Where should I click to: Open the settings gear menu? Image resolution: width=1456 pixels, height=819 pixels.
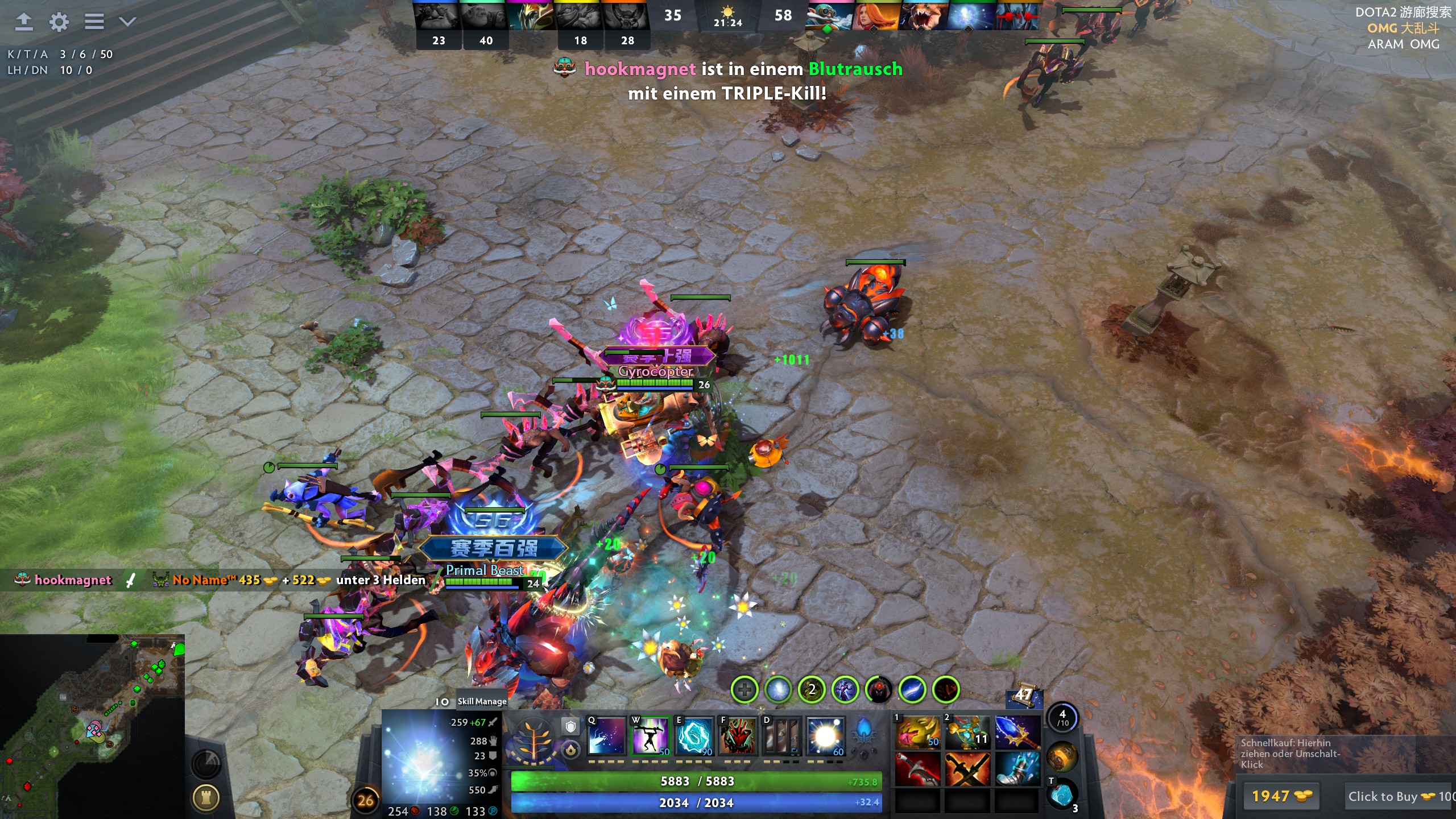(59, 22)
